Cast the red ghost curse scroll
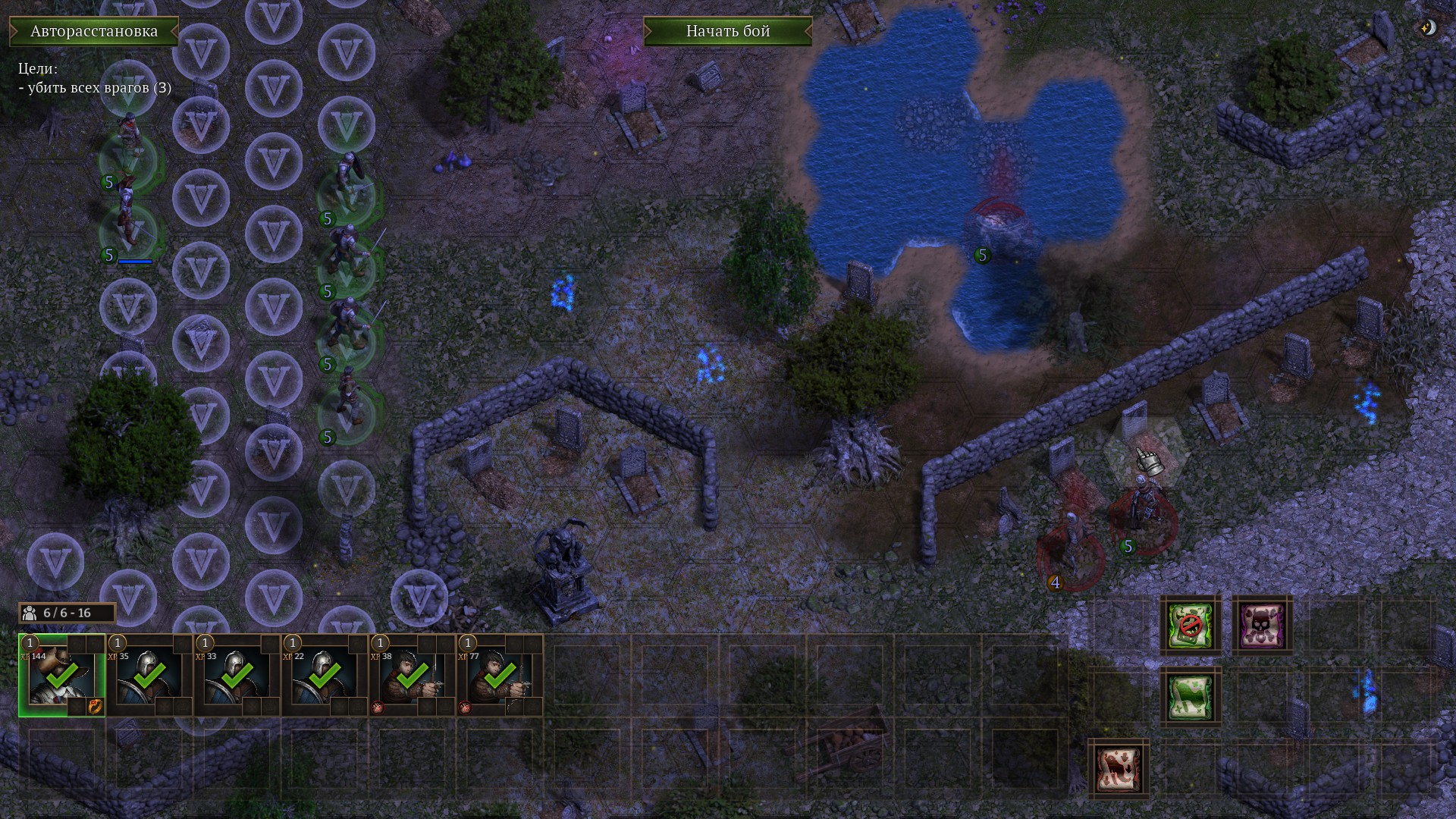This screenshot has height=819, width=1456. tap(1119, 769)
